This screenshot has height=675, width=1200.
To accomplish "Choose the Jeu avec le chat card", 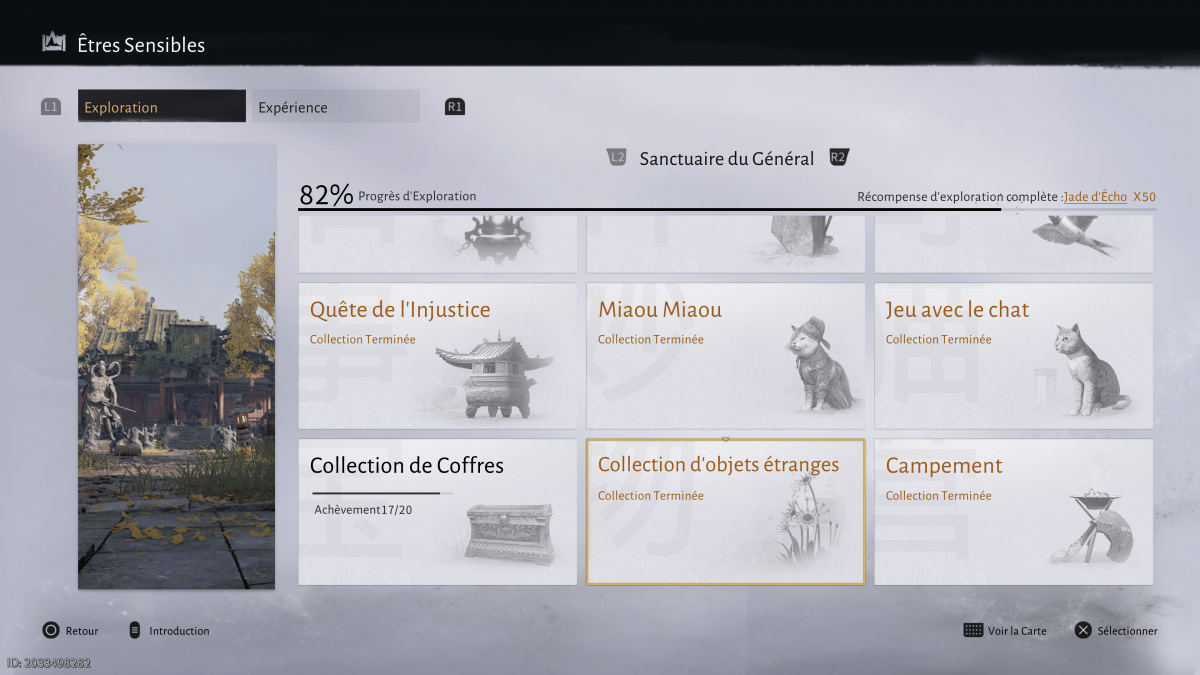I will (1013, 356).
